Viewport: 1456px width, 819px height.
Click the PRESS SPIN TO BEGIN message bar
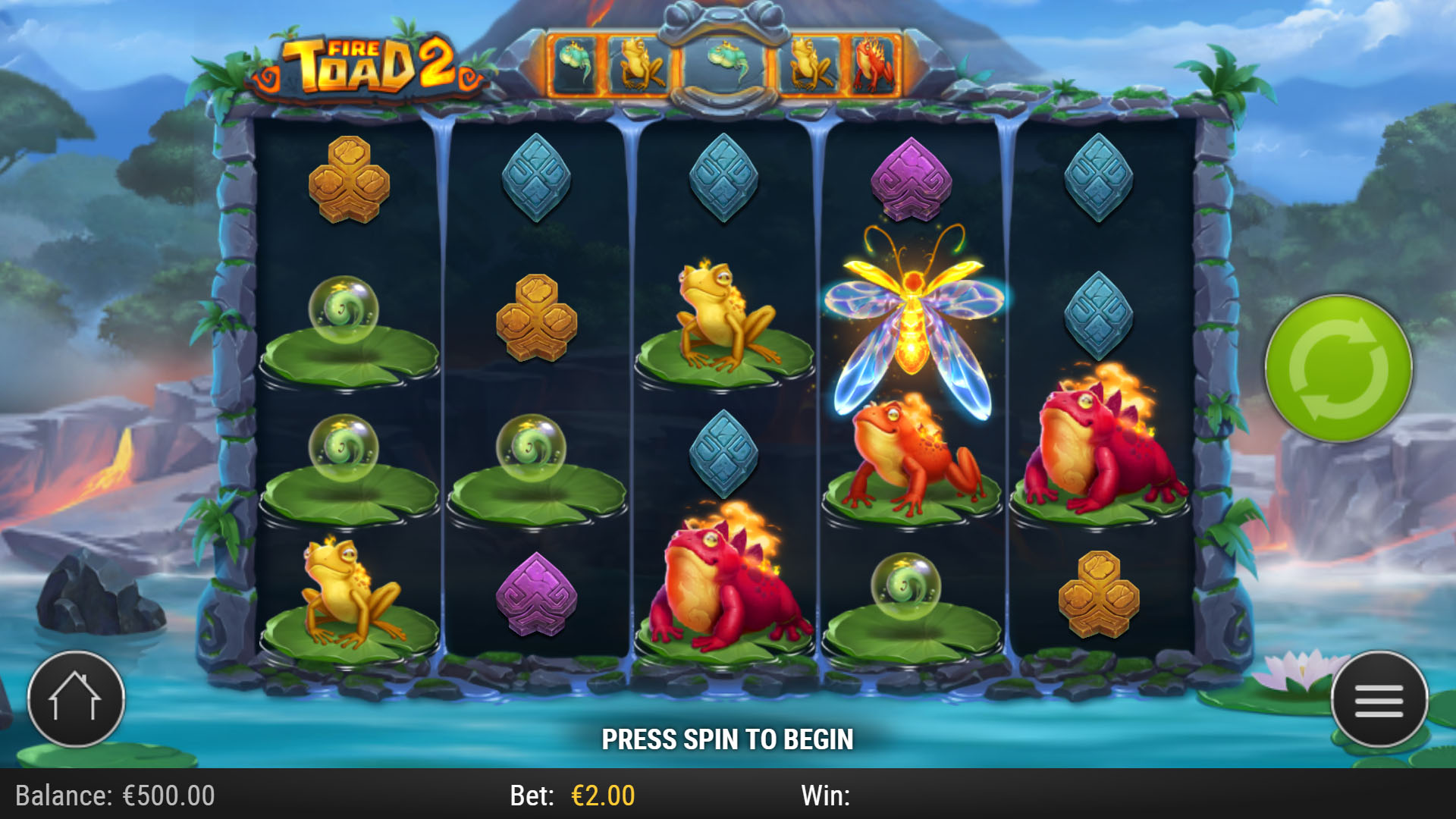click(x=728, y=738)
